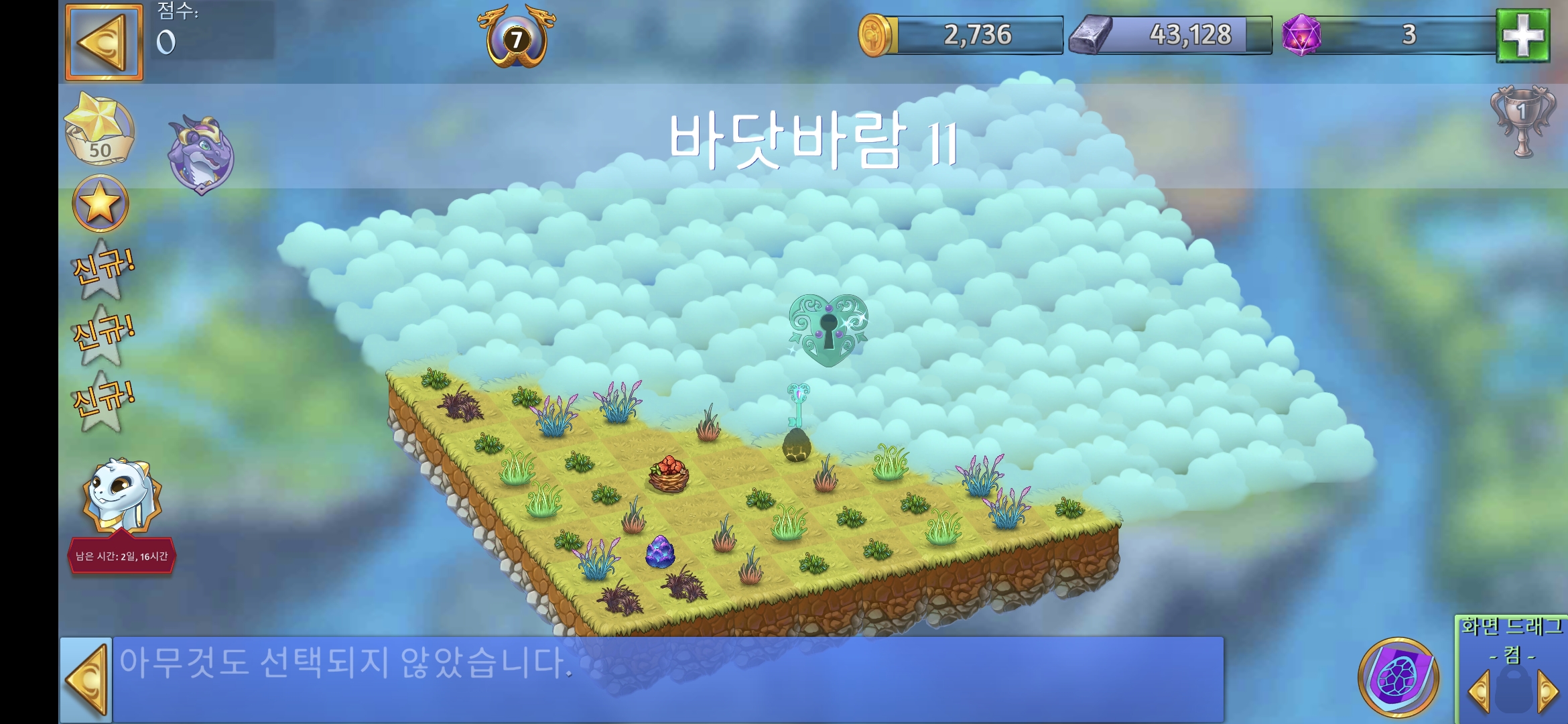Tap the coin progress bar showing 2,736
1568x724 pixels.
coord(978,35)
